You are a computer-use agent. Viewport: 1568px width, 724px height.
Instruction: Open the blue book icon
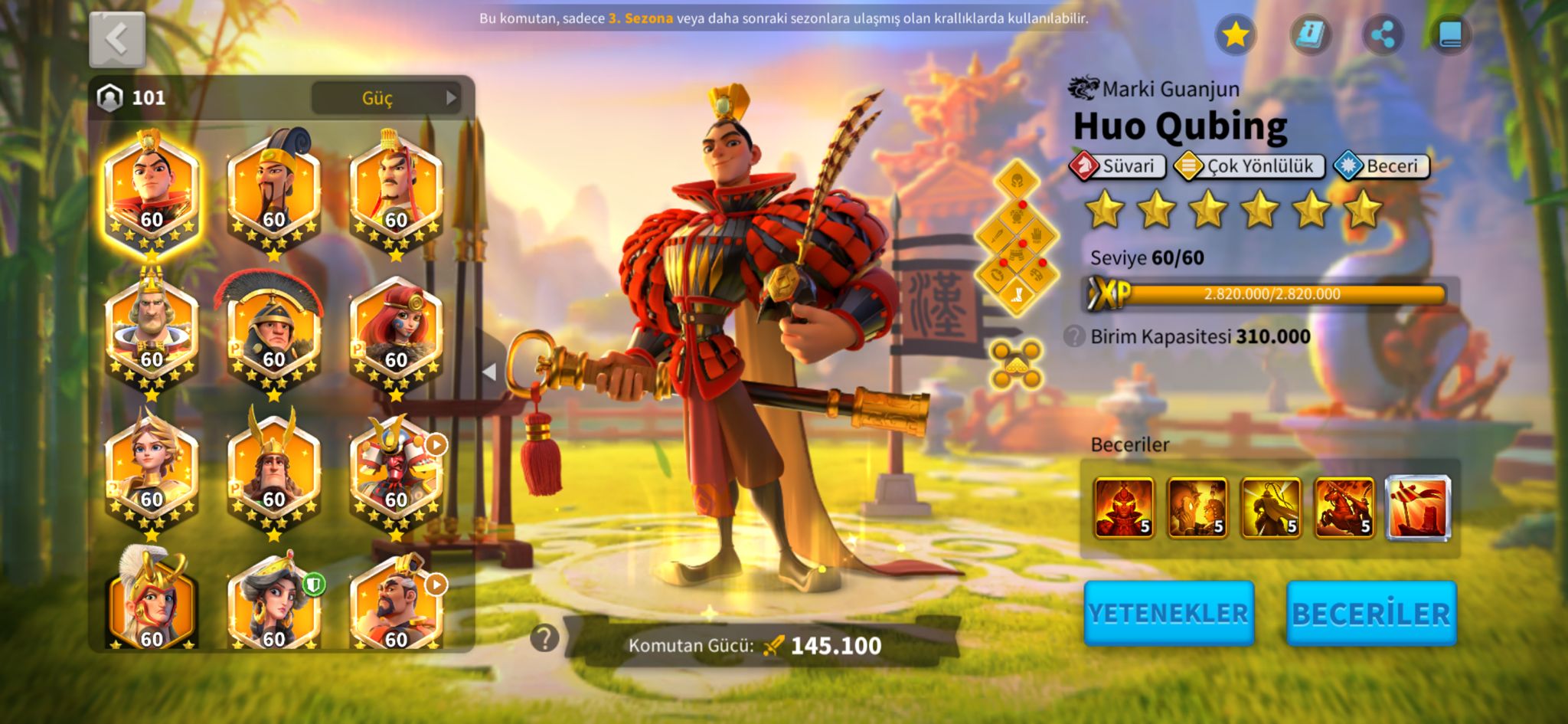pyautogui.click(x=1450, y=34)
